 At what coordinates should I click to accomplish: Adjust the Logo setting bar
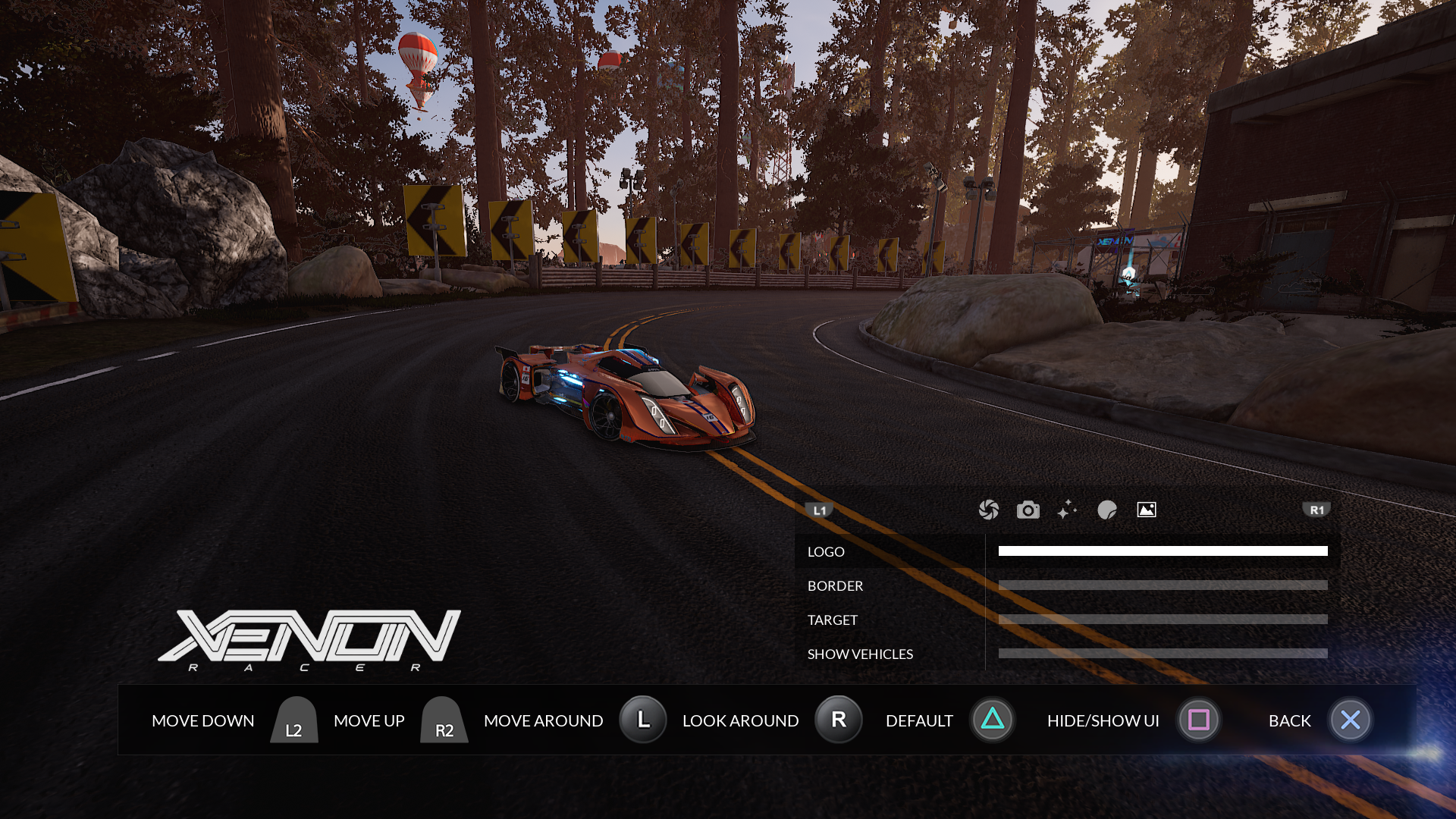1163,551
